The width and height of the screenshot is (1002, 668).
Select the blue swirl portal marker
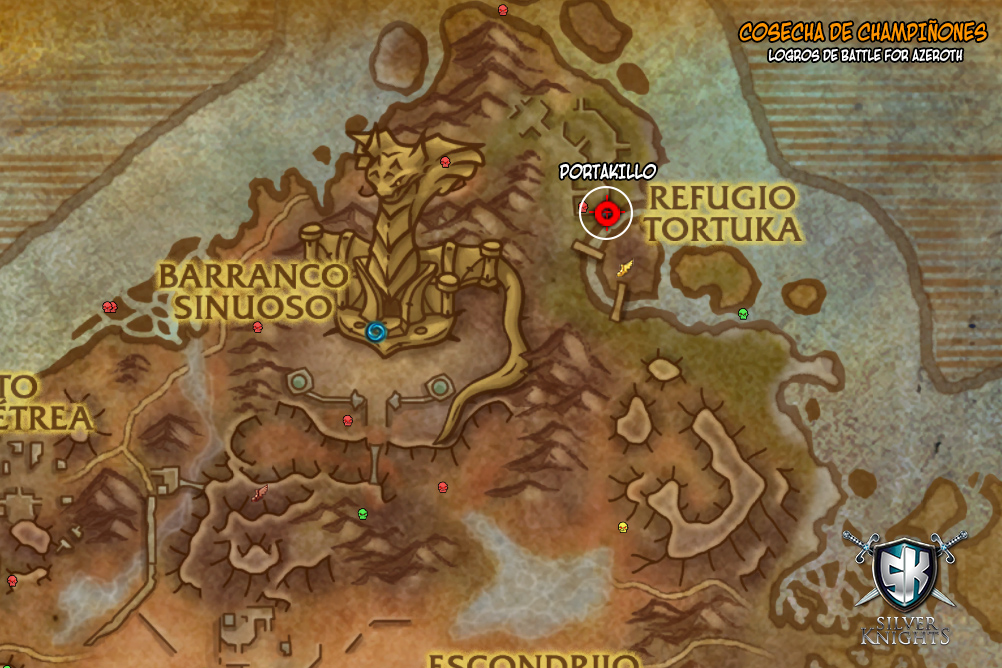click(376, 331)
